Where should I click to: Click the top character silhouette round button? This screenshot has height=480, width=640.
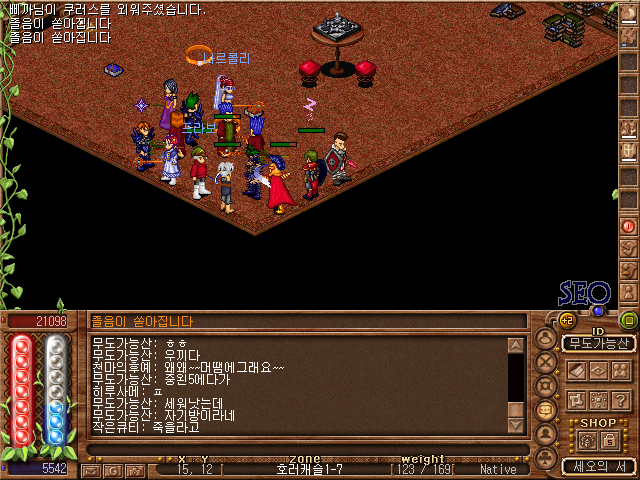[546, 337]
